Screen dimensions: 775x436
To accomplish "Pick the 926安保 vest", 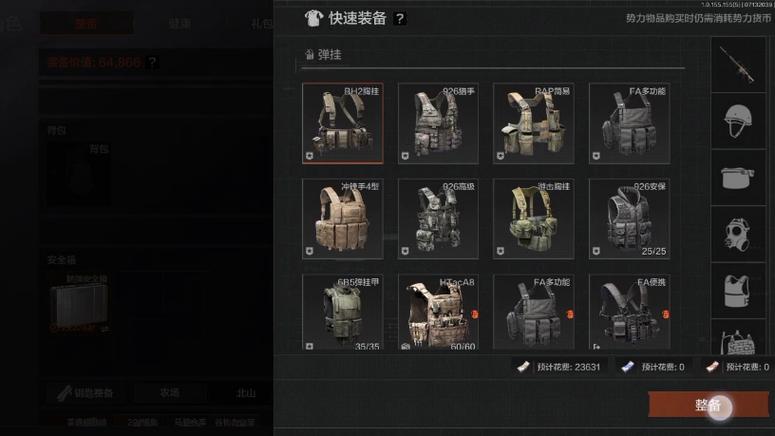I will 629,219.
